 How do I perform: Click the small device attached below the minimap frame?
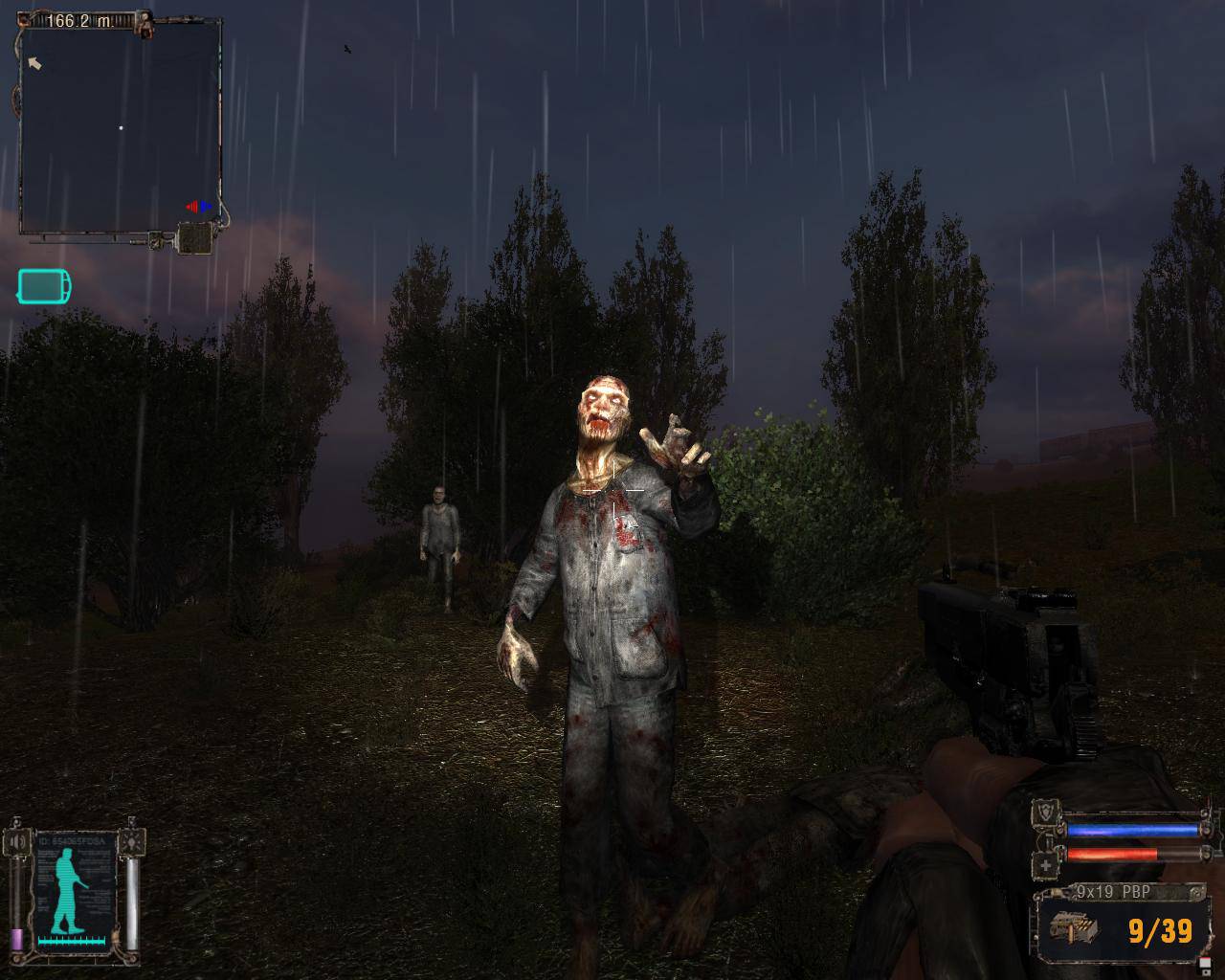195,237
